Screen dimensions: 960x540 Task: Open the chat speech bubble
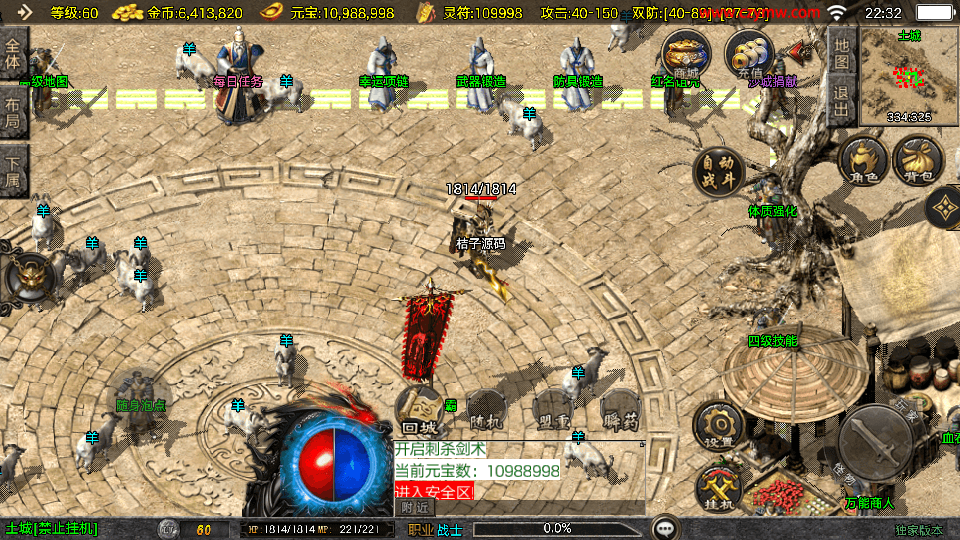[664, 528]
